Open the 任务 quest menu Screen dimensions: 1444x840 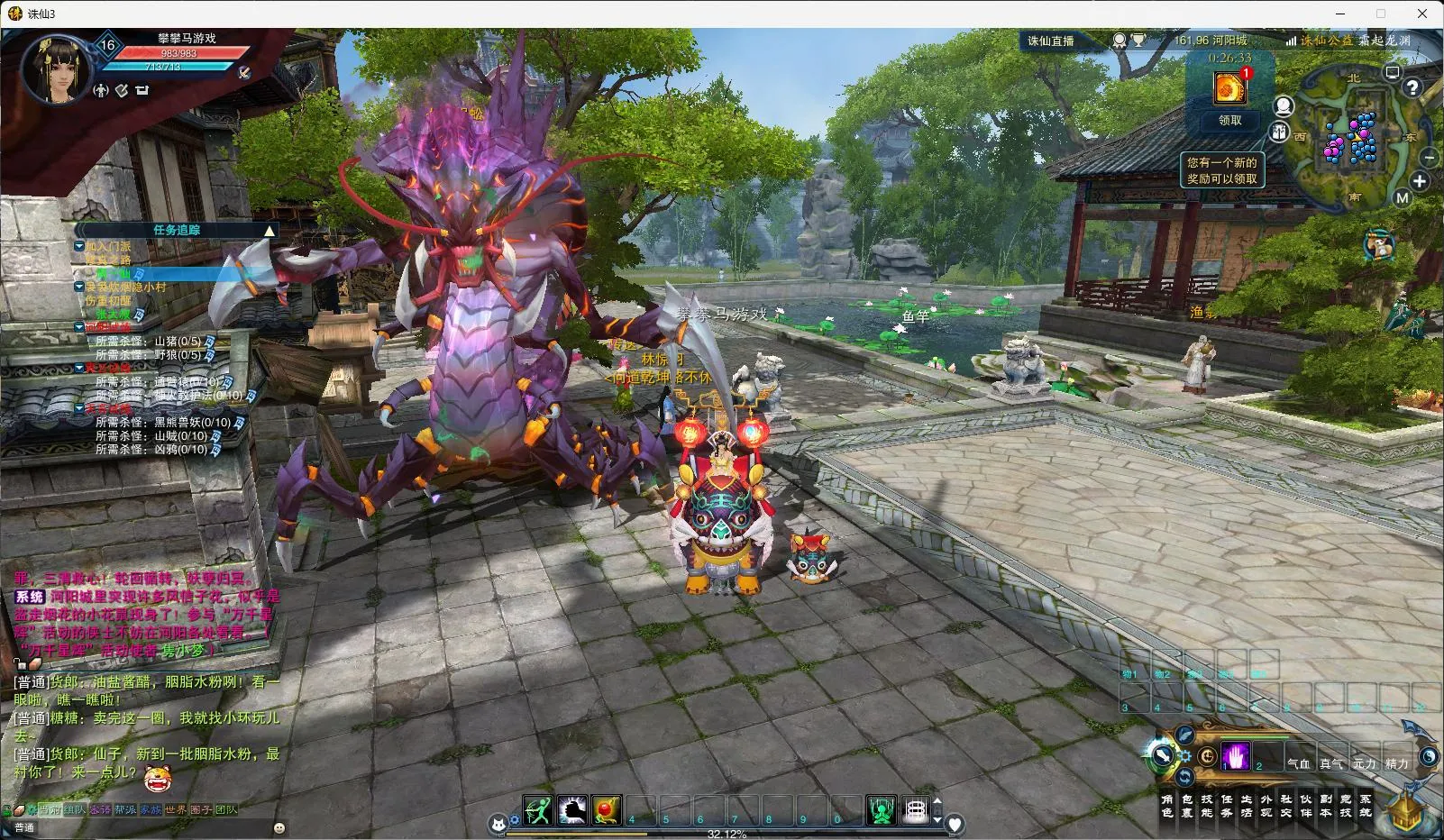tap(1227, 805)
